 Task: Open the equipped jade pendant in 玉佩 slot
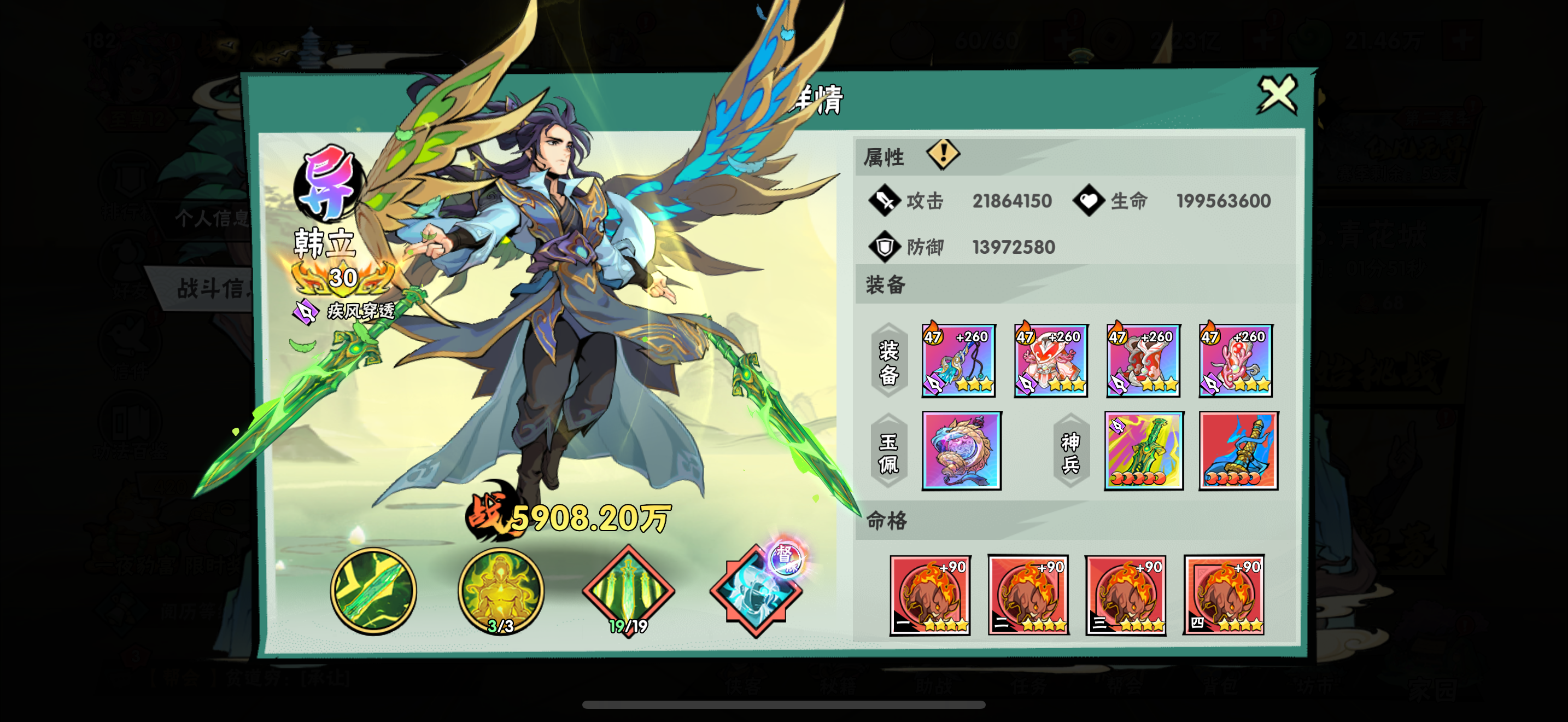tap(961, 451)
